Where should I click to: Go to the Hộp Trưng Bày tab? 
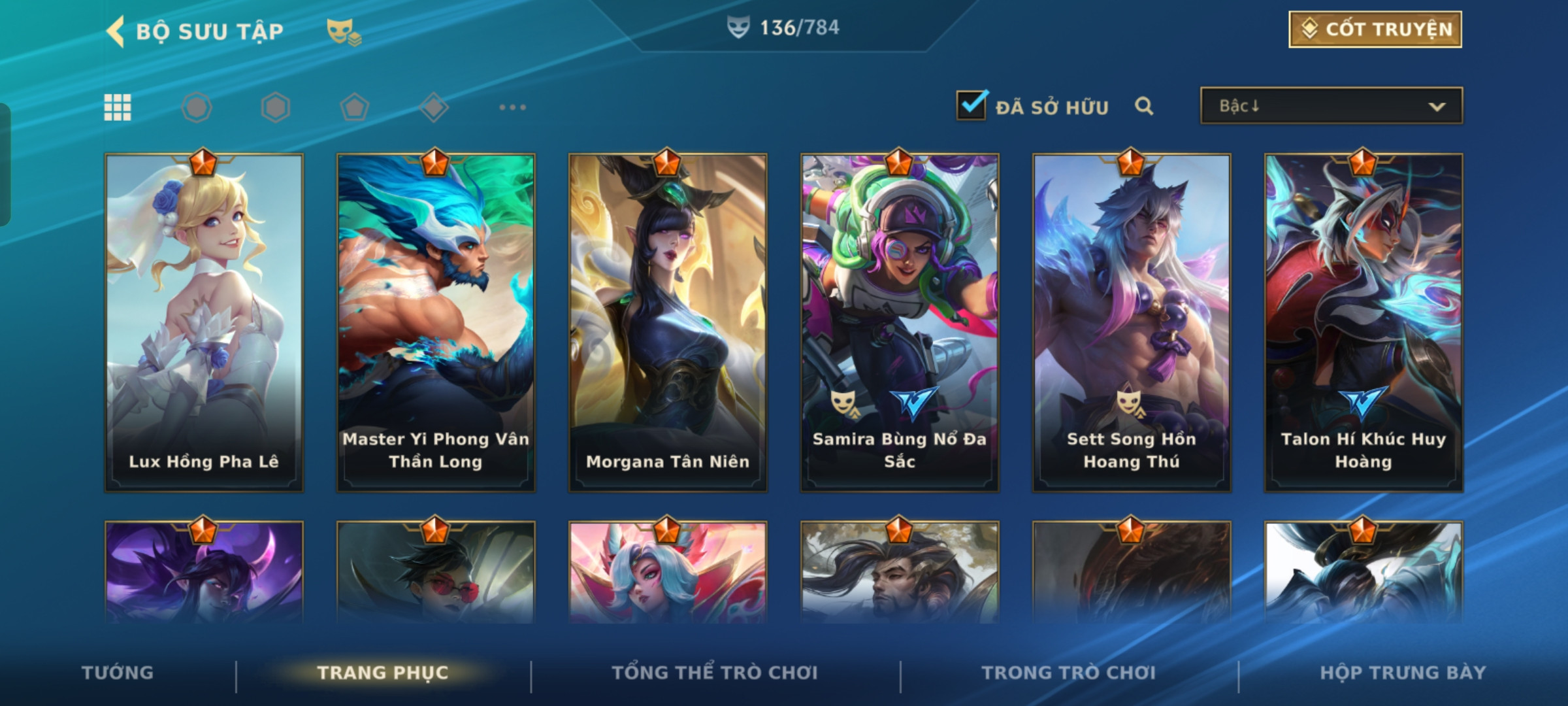pyautogui.click(x=1403, y=673)
